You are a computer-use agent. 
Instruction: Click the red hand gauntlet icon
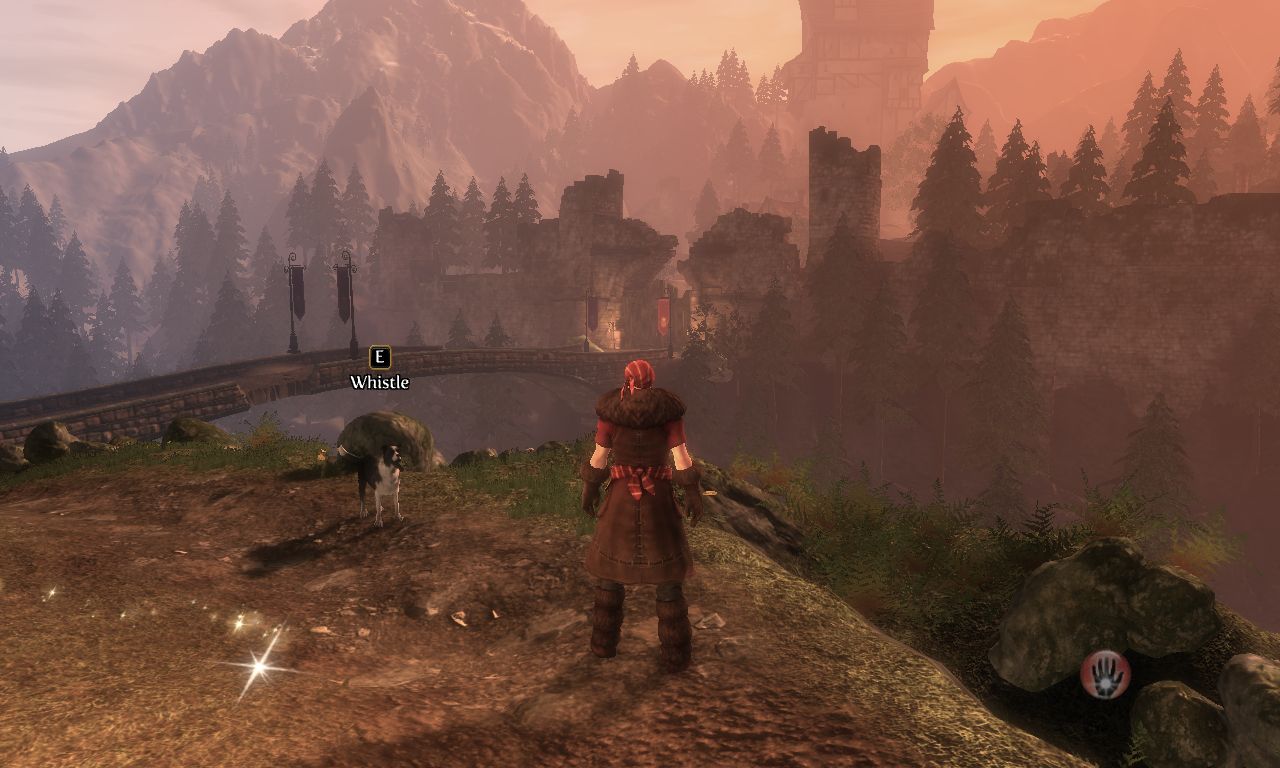pos(1105,673)
